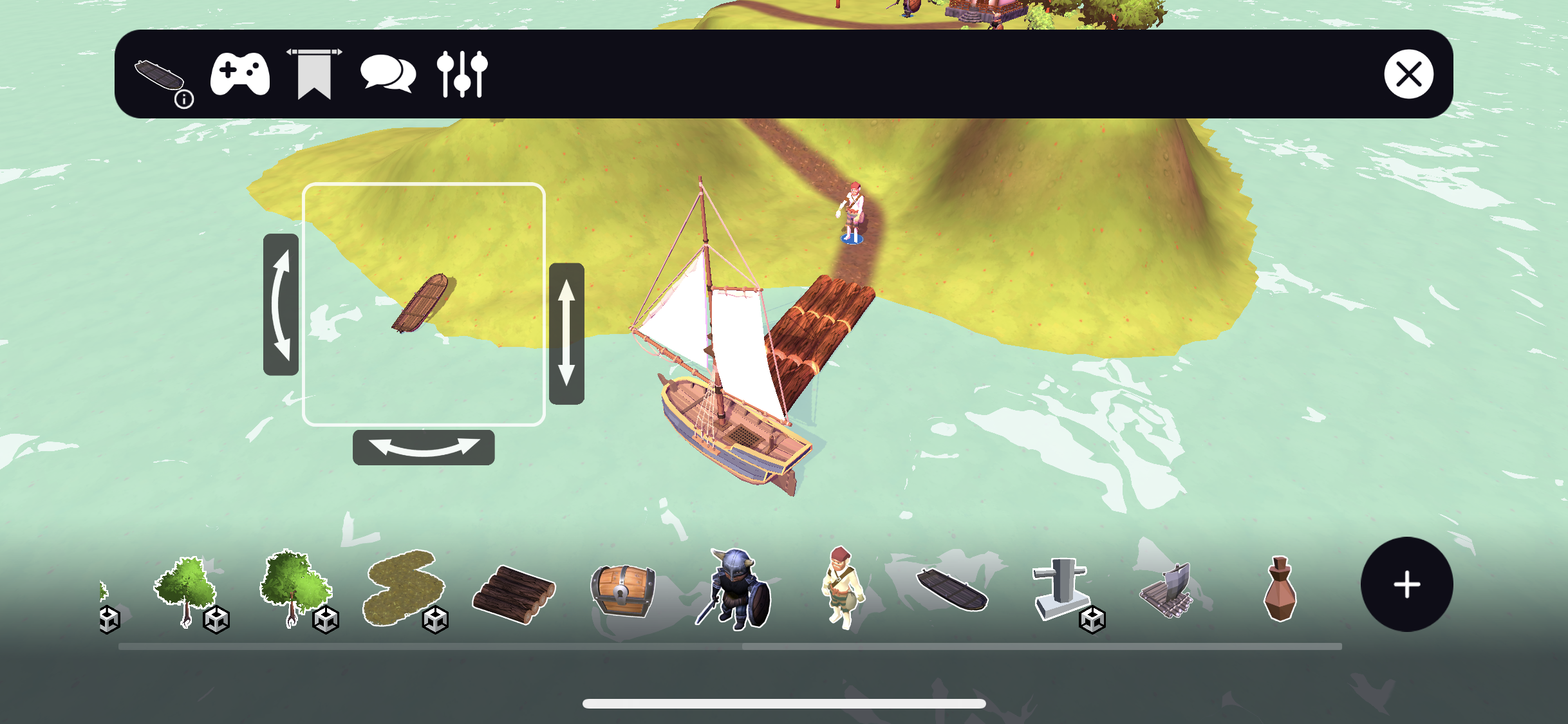Add a new object with the plus button

coord(1407,584)
